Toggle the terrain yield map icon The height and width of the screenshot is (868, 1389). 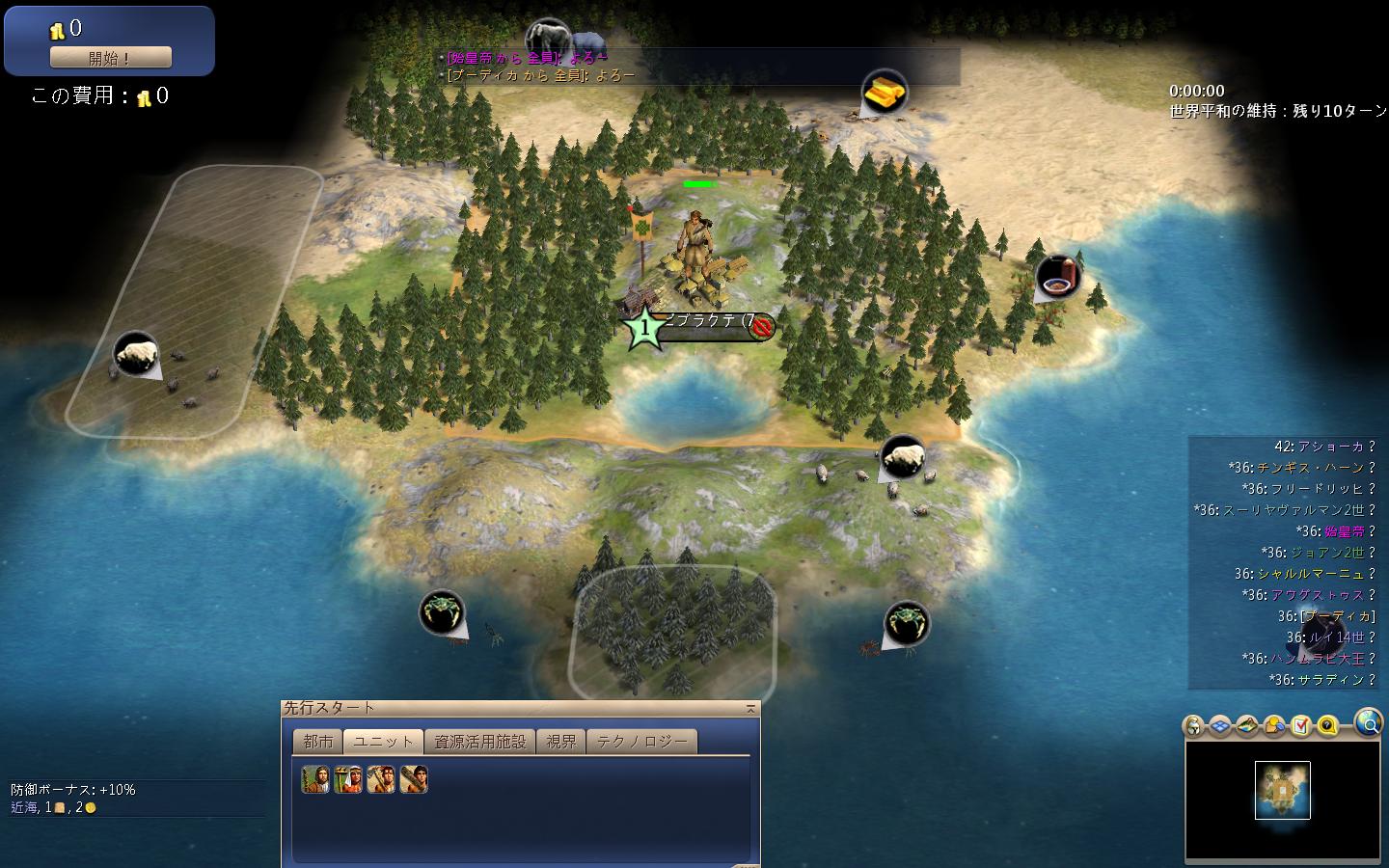[1247, 725]
